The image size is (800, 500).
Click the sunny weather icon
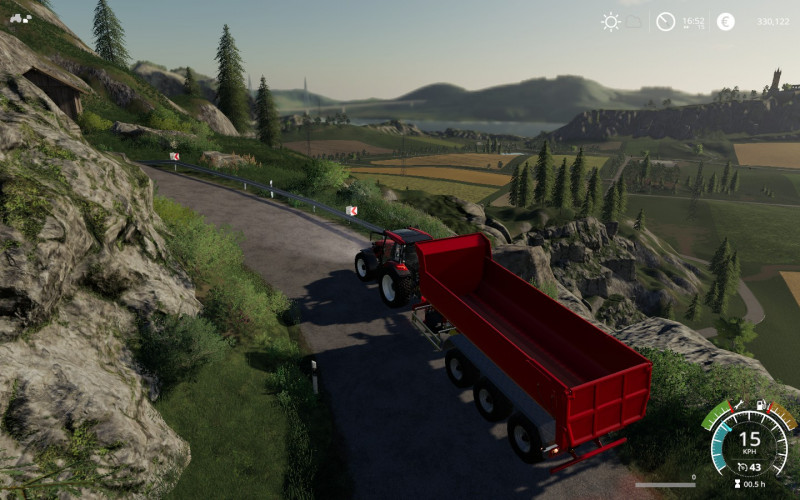coord(610,21)
